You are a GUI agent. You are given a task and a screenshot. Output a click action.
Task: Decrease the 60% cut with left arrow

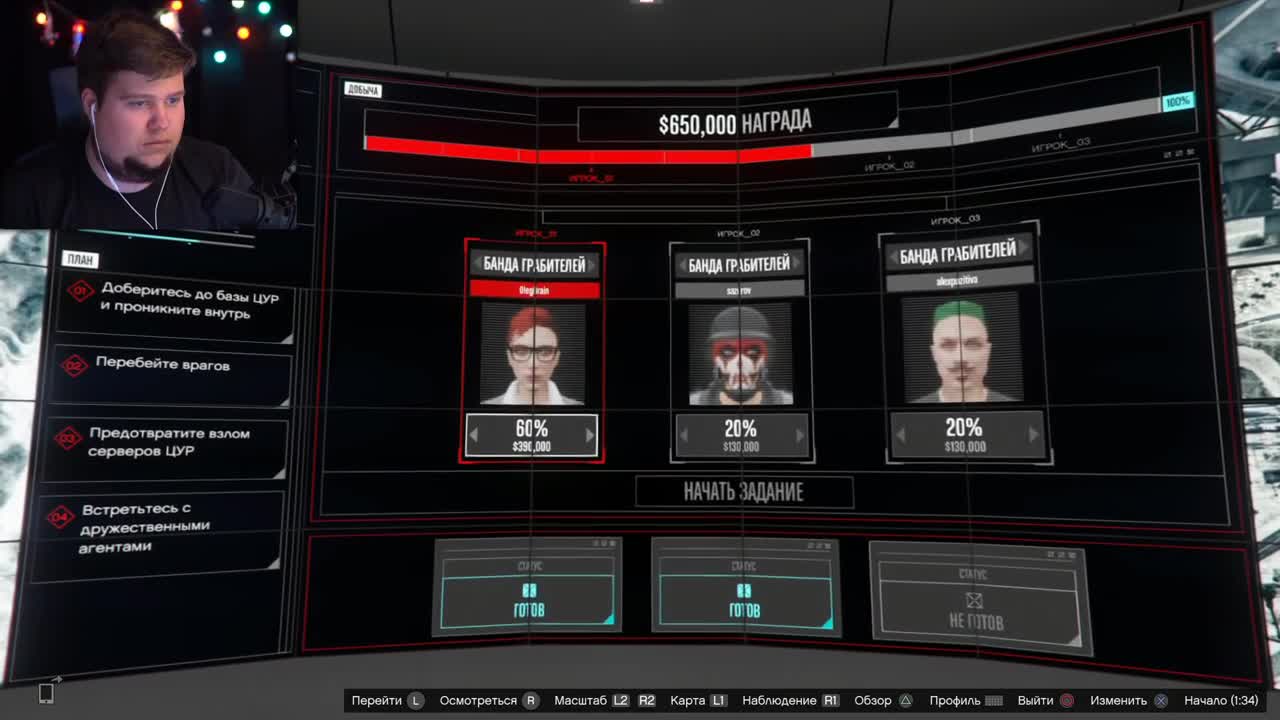click(474, 435)
